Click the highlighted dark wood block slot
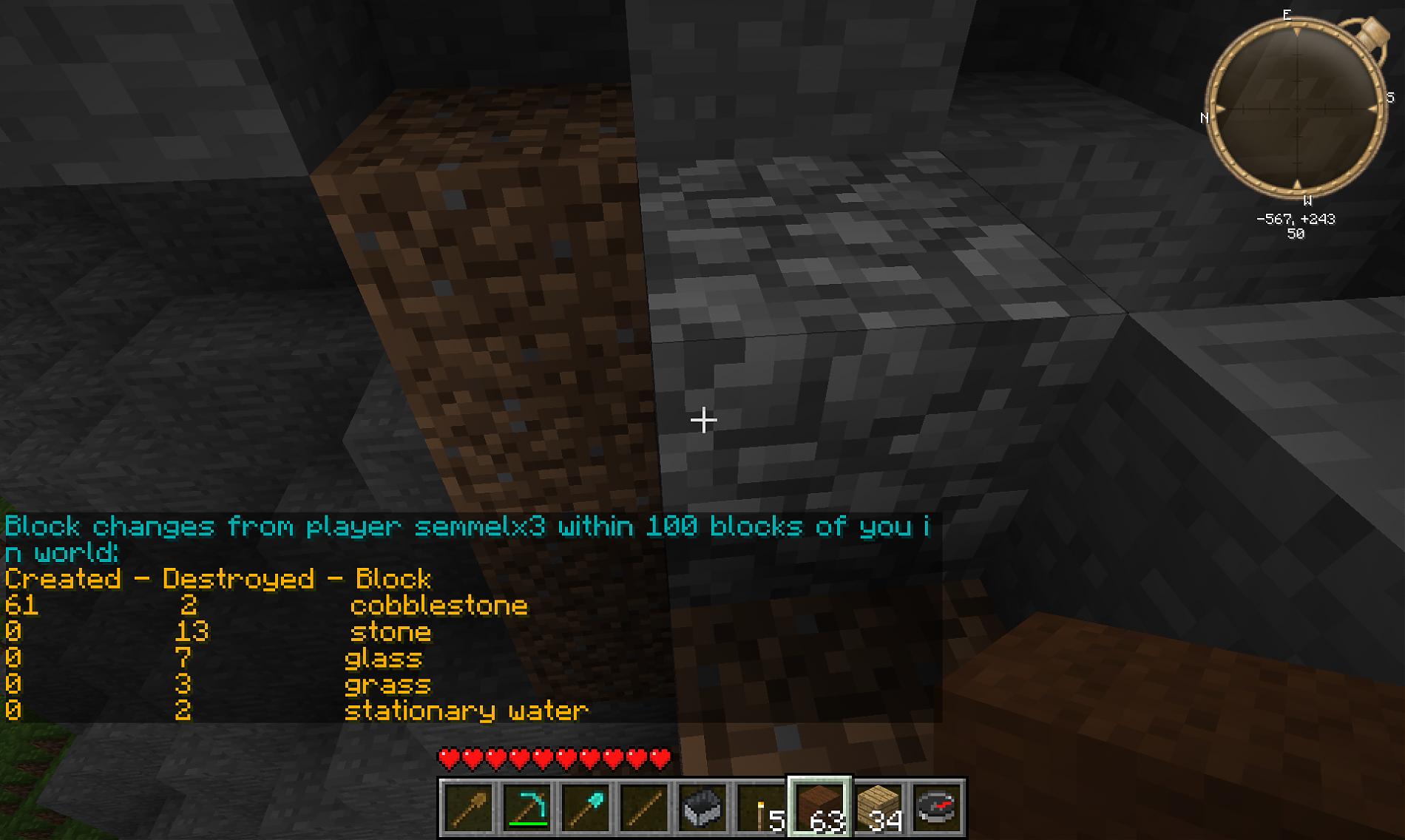1405x840 pixels. tap(819, 807)
